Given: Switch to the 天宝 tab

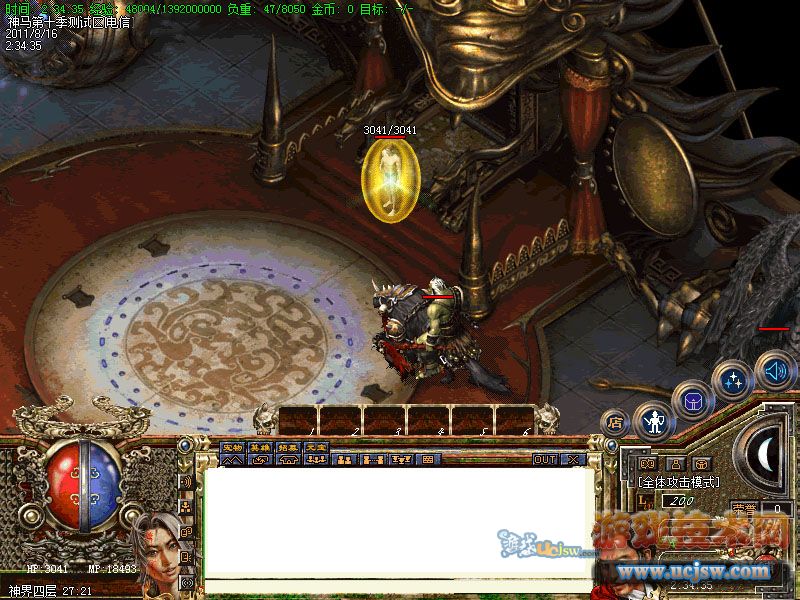Looking at the screenshot, I should pos(316,446).
